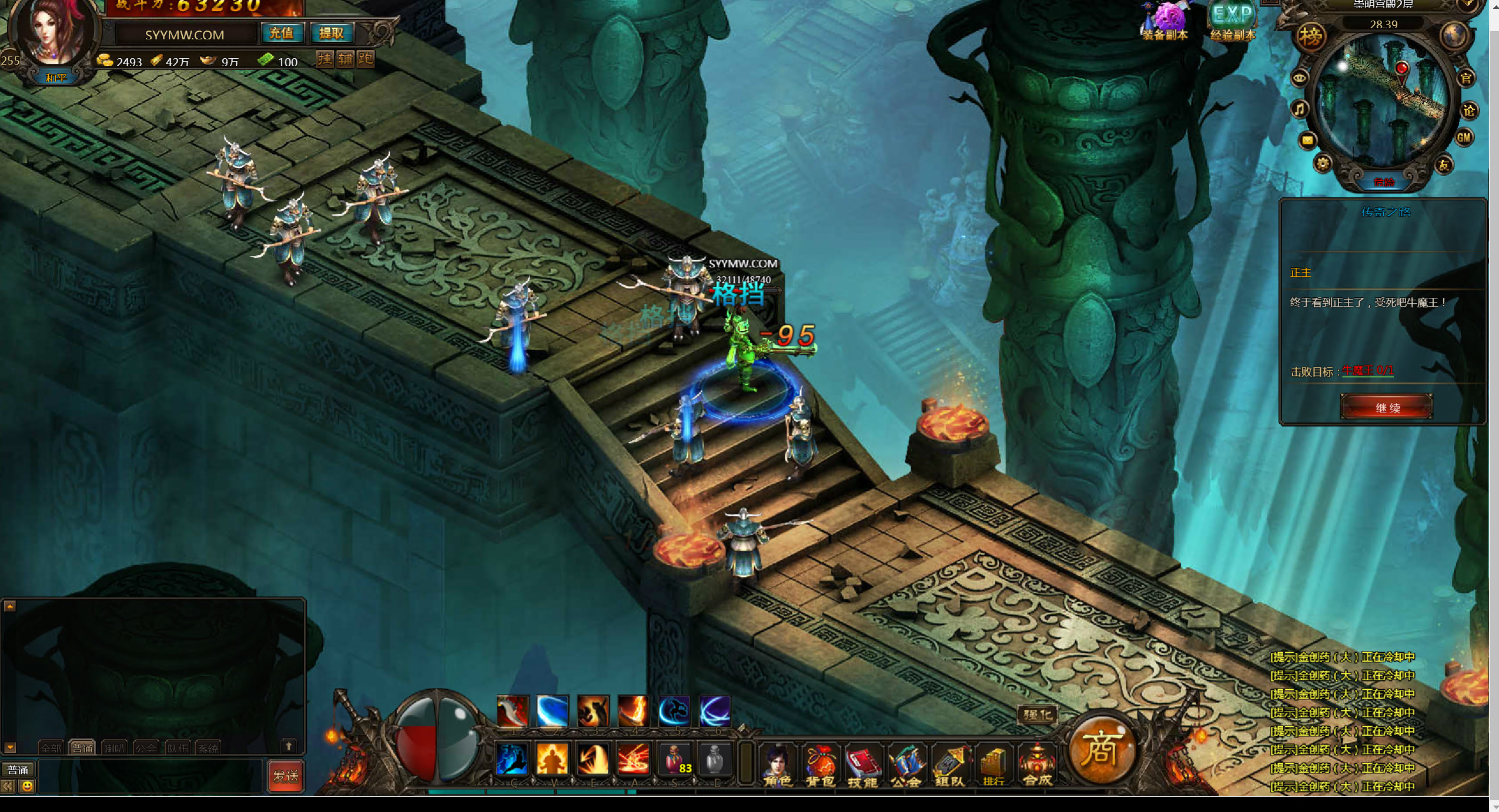Open the envelope mail icon
This screenshot has height=812, width=1499.
1307,140
